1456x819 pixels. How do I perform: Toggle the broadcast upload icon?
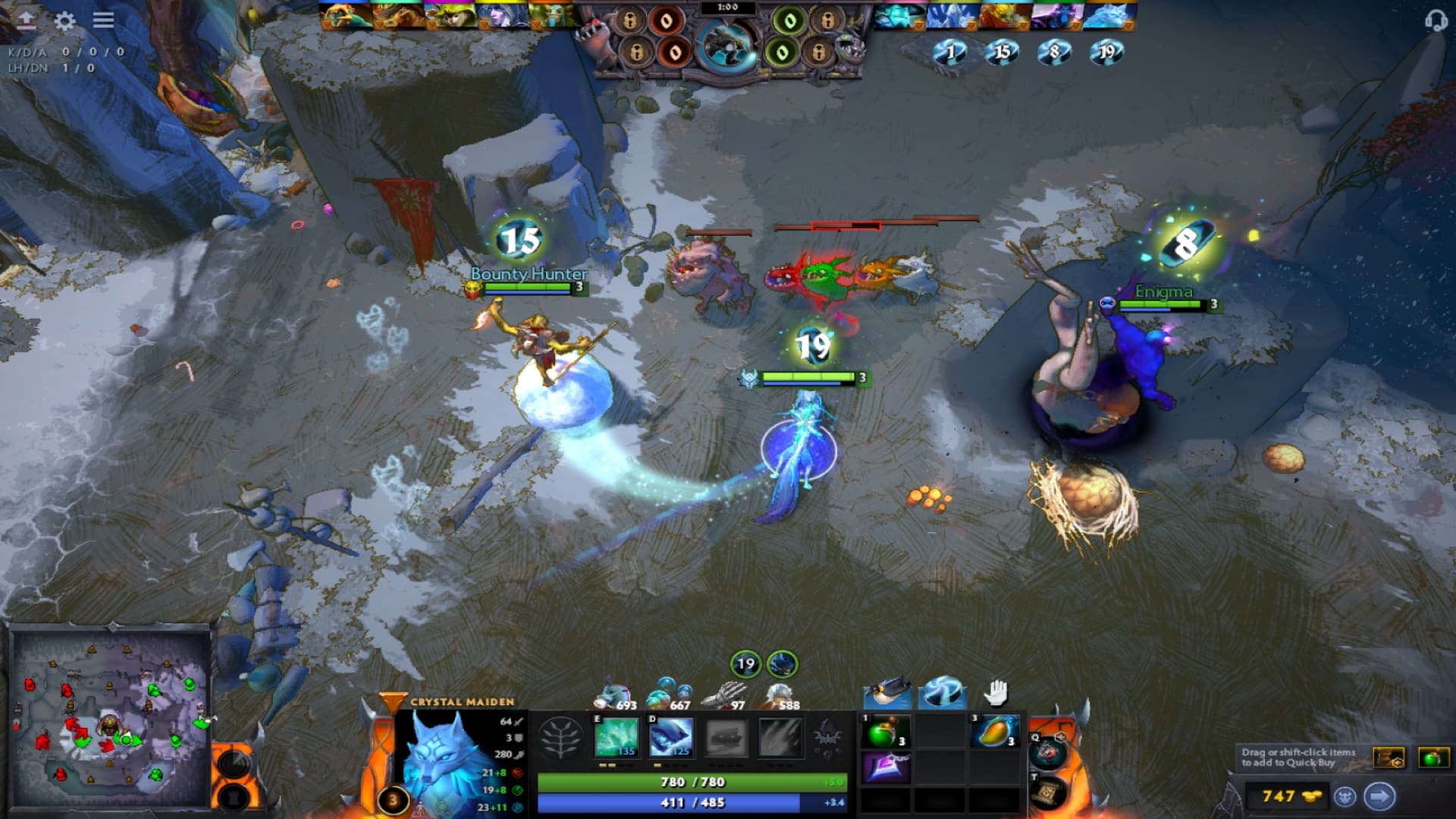pyautogui.click(x=25, y=19)
